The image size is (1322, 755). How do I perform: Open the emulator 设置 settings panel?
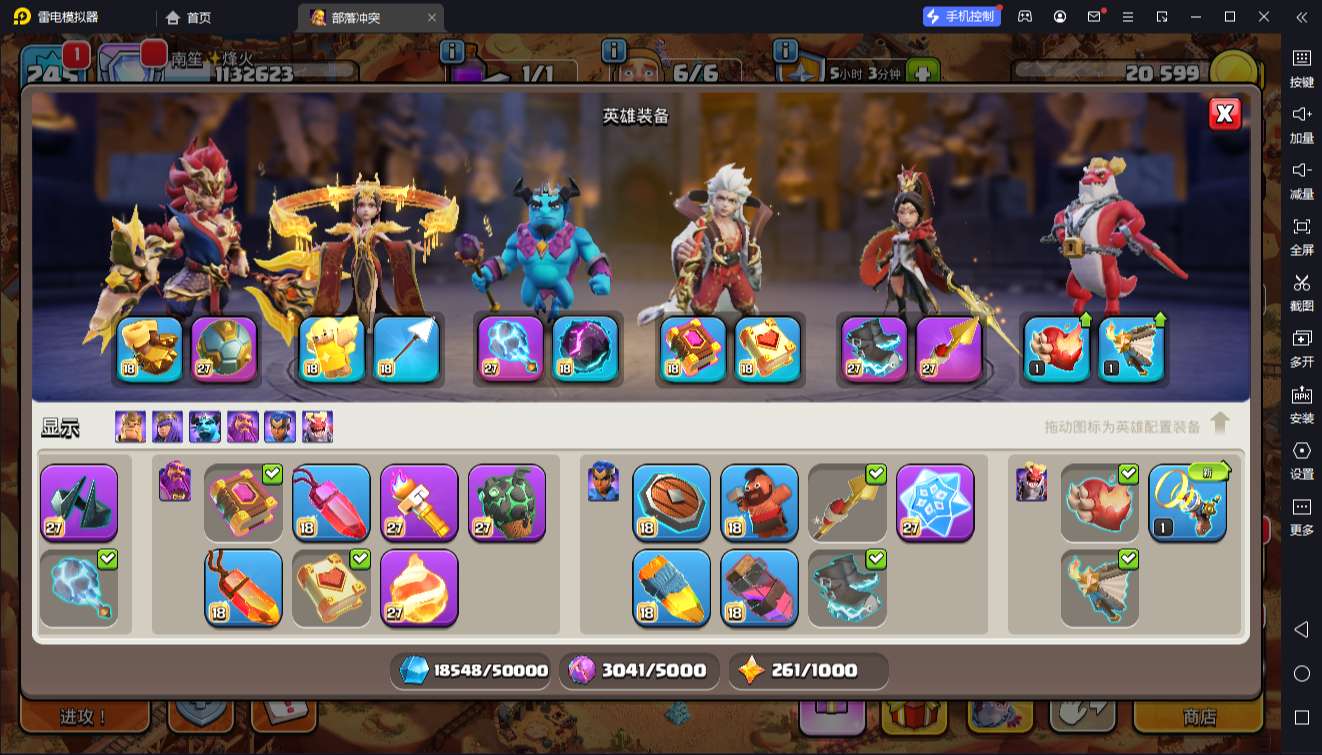(1301, 459)
